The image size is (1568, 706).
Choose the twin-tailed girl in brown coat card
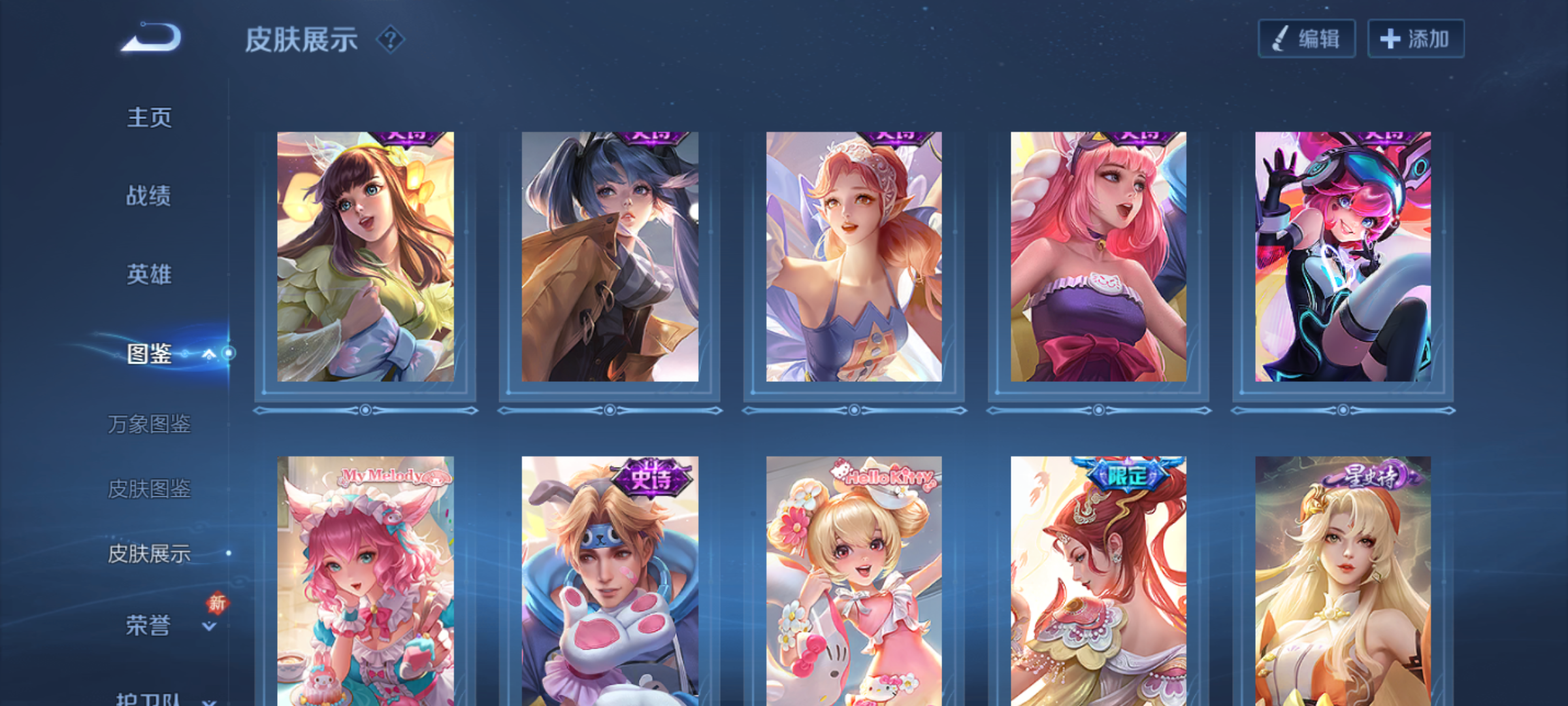[610, 257]
